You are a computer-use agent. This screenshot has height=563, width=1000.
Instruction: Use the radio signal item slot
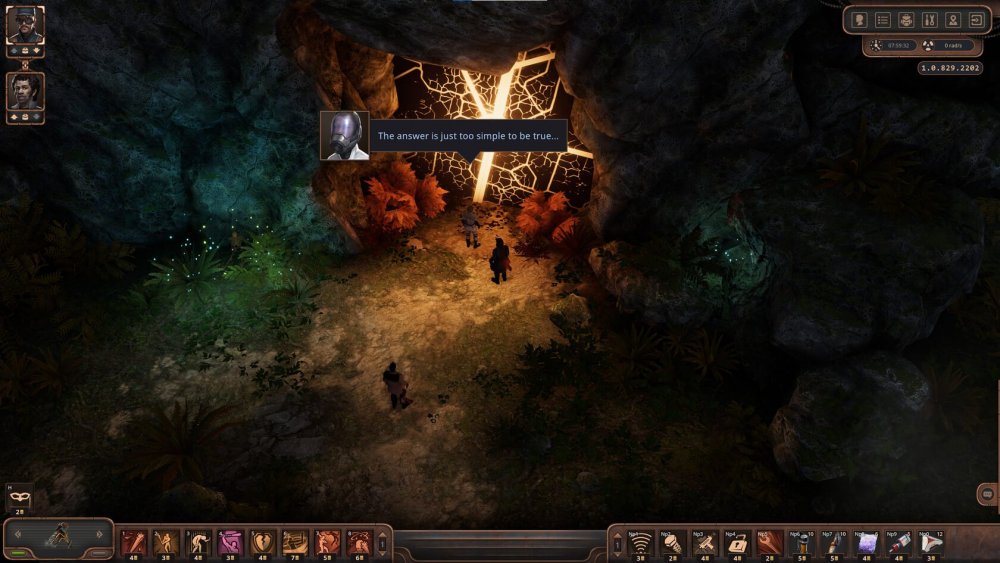[x=641, y=541]
